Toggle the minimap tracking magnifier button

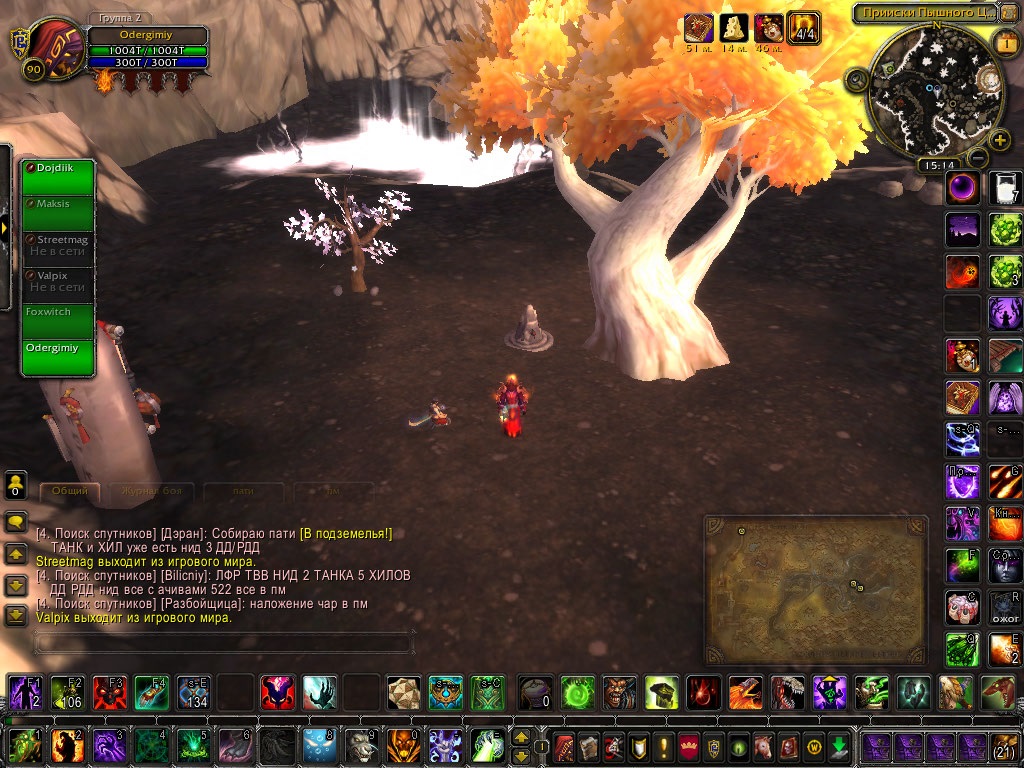[x=857, y=79]
